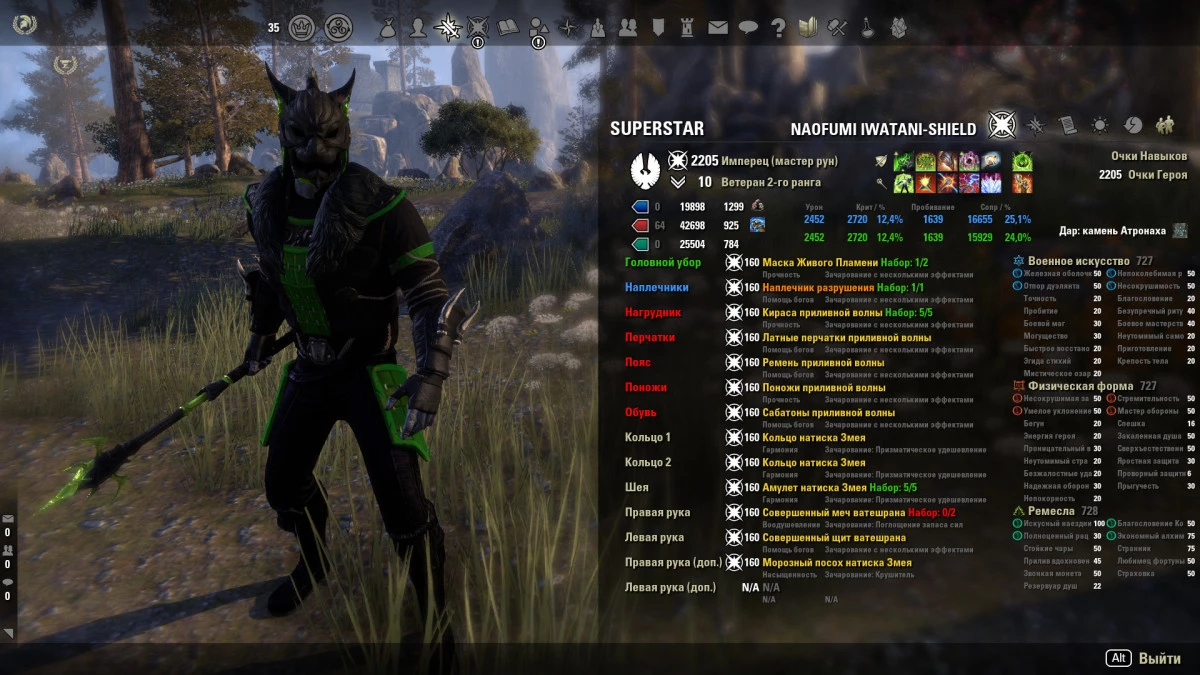
Task: Open the Crown Store crown icon
Action: point(302,27)
